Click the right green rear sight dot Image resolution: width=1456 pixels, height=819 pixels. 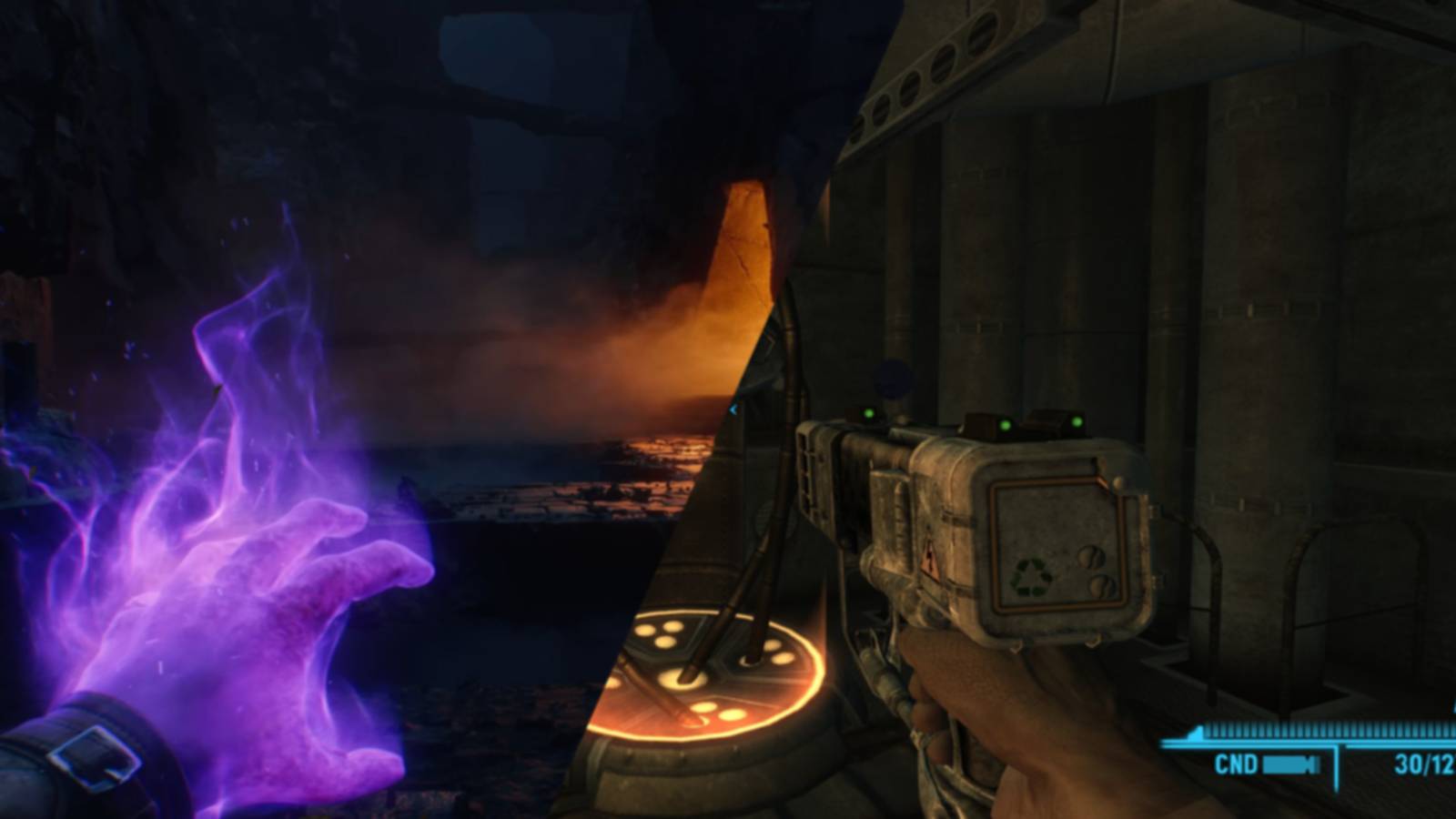[x=1077, y=420]
